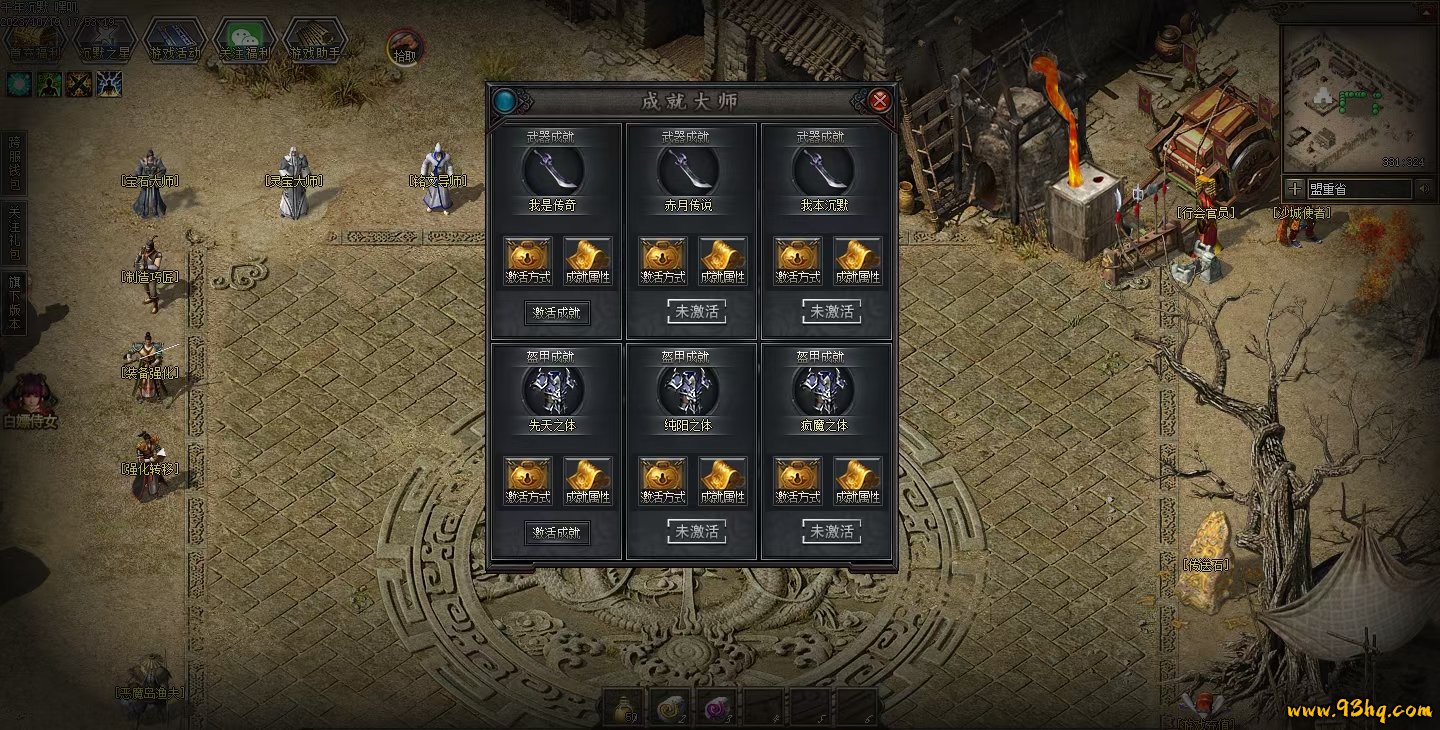This screenshot has width=1440, height=730.
Task: Click 未激活 under 疯魔之体
Action: pos(832,531)
